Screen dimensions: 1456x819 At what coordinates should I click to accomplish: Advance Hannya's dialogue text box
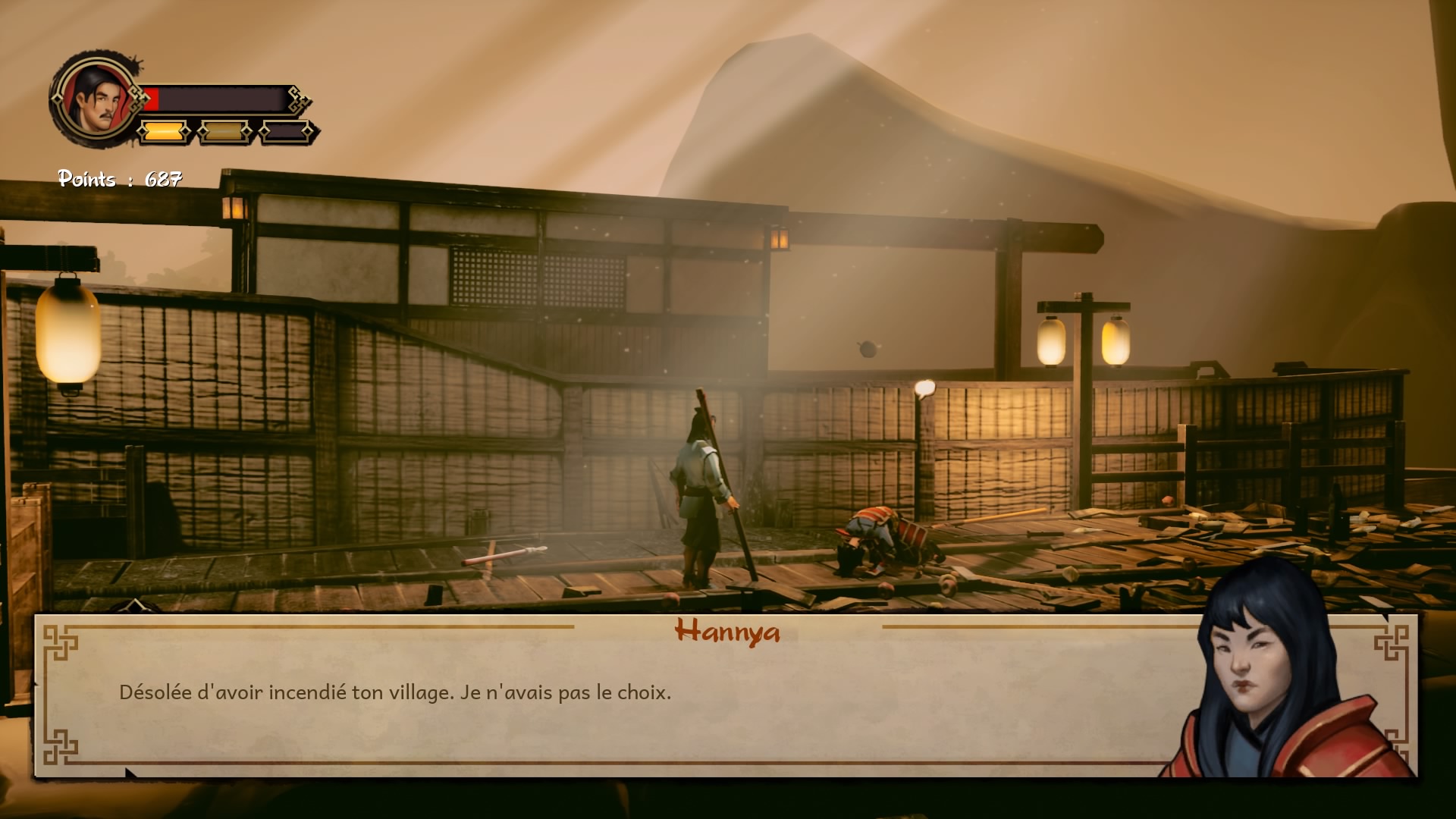pyautogui.click(x=607, y=694)
